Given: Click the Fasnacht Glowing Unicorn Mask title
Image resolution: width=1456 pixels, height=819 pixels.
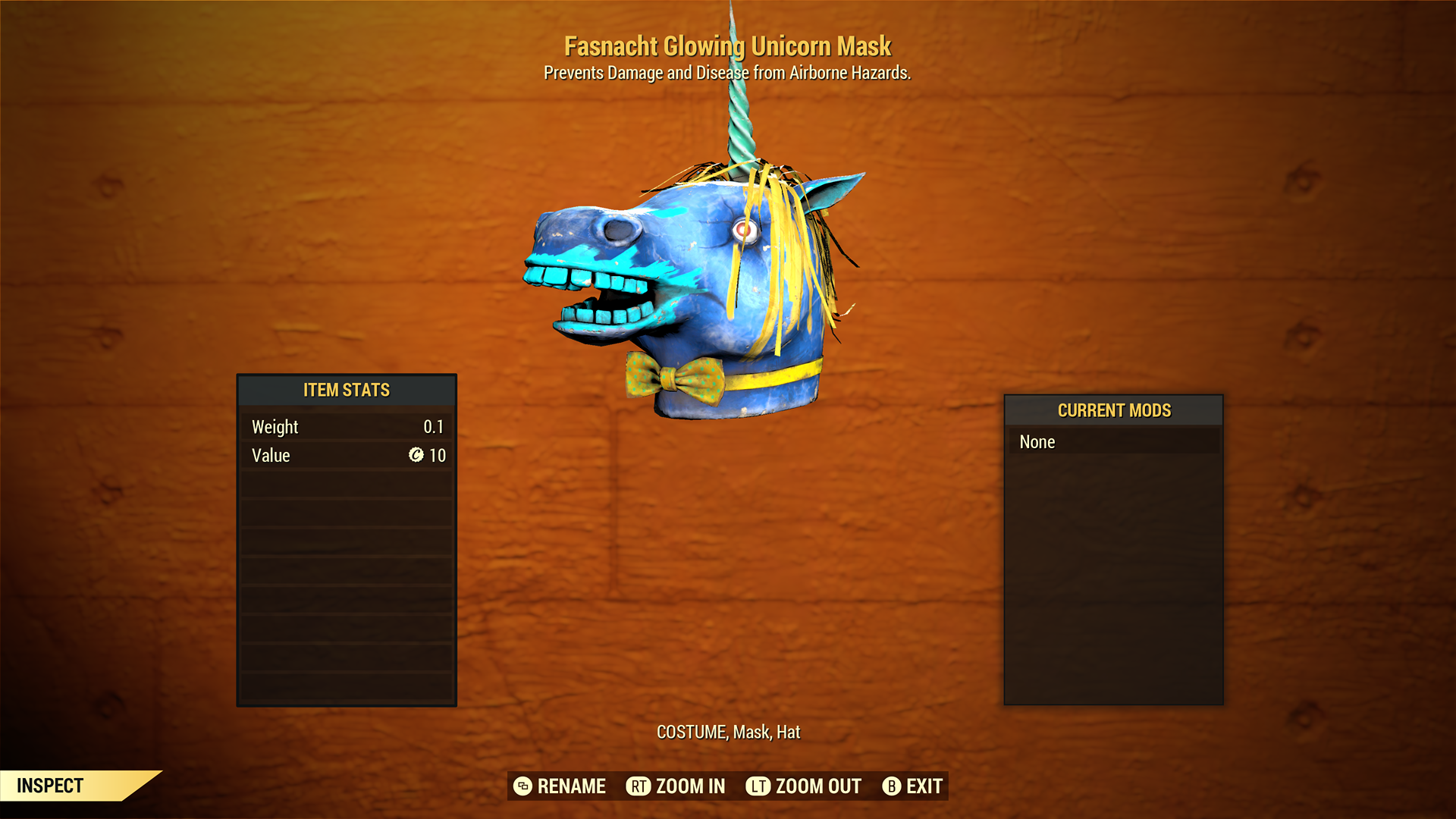Looking at the screenshot, I should click(x=727, y=46).
